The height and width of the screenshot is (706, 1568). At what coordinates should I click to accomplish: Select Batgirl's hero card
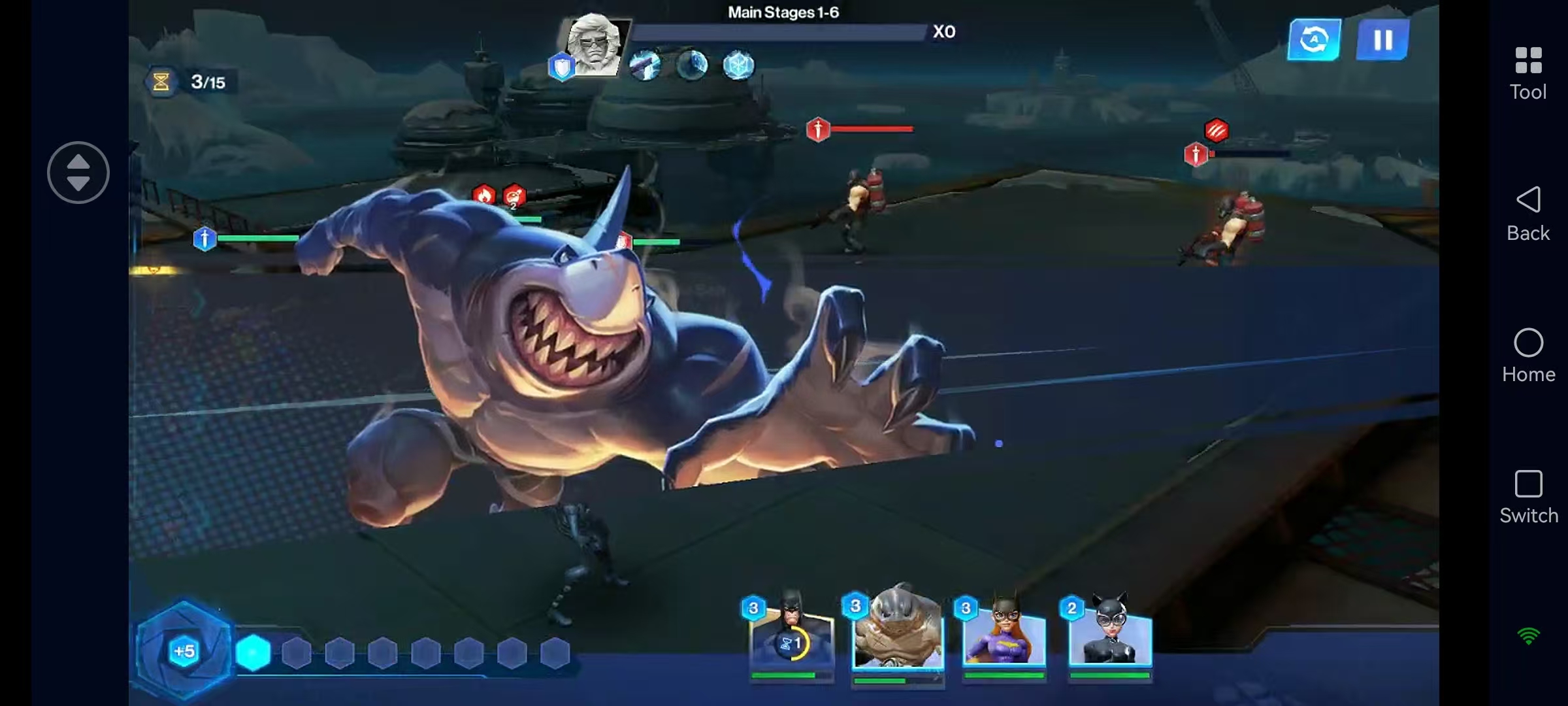pos(1004,633)
